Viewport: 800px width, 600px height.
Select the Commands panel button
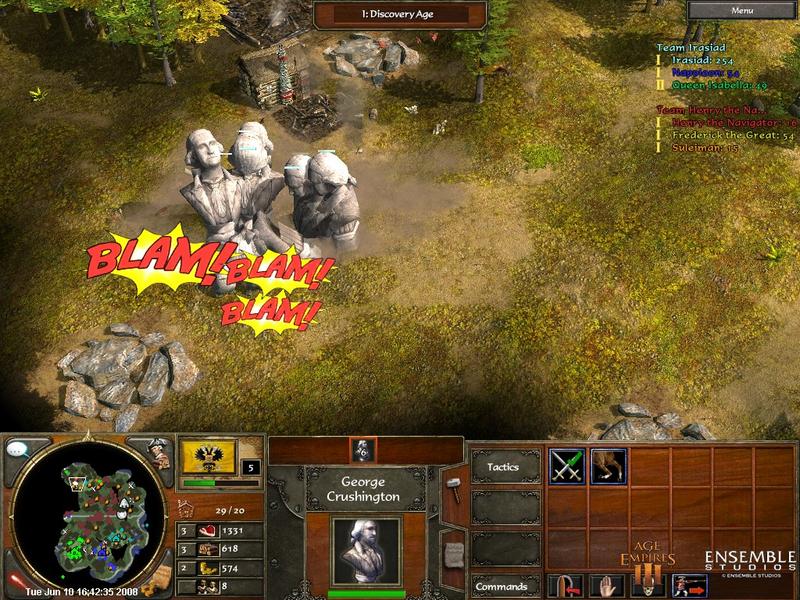click(502, 587)
